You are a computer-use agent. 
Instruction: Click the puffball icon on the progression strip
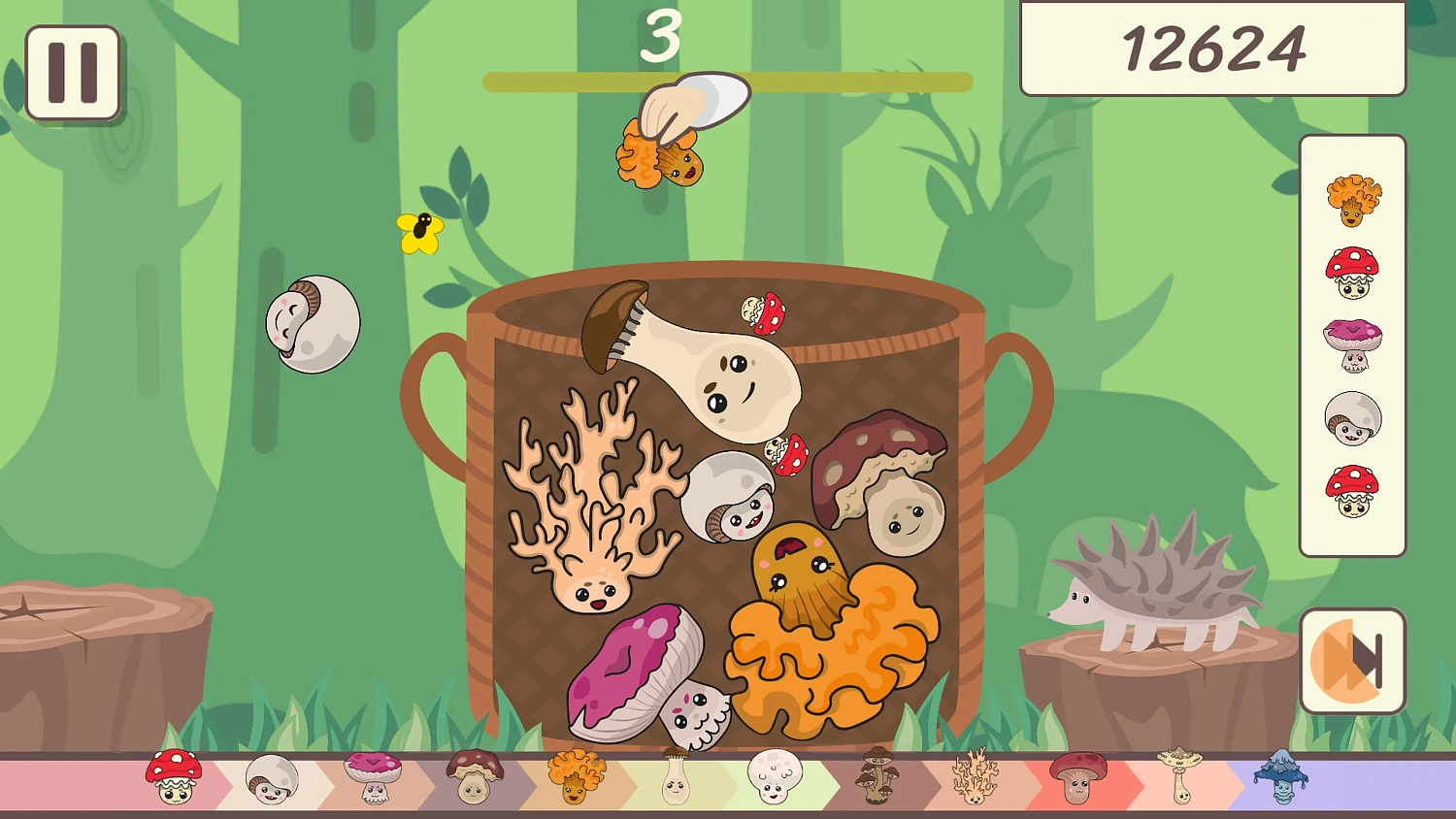pos(775,776)
